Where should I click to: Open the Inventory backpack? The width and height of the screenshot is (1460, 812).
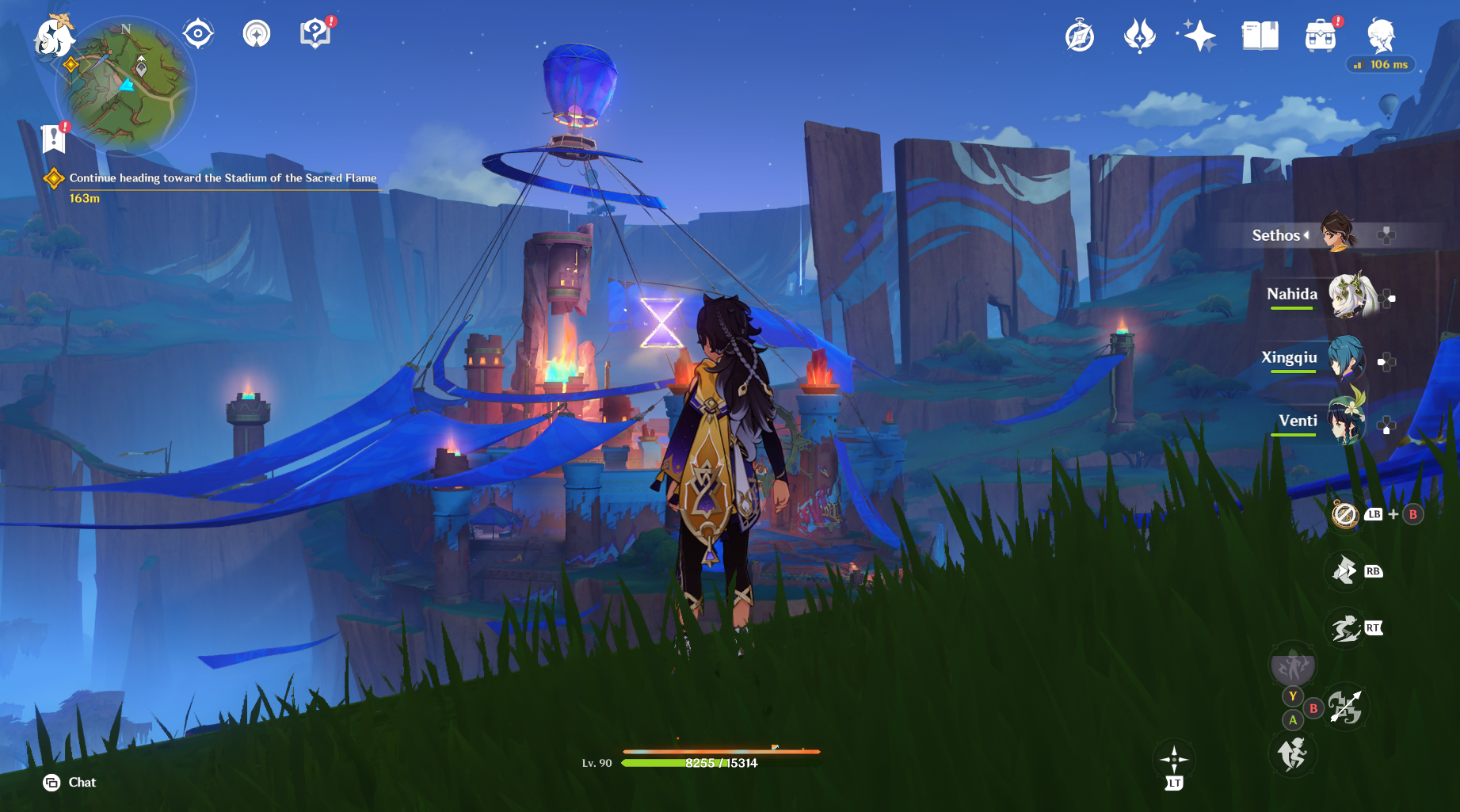click(x=1320, y=36)
